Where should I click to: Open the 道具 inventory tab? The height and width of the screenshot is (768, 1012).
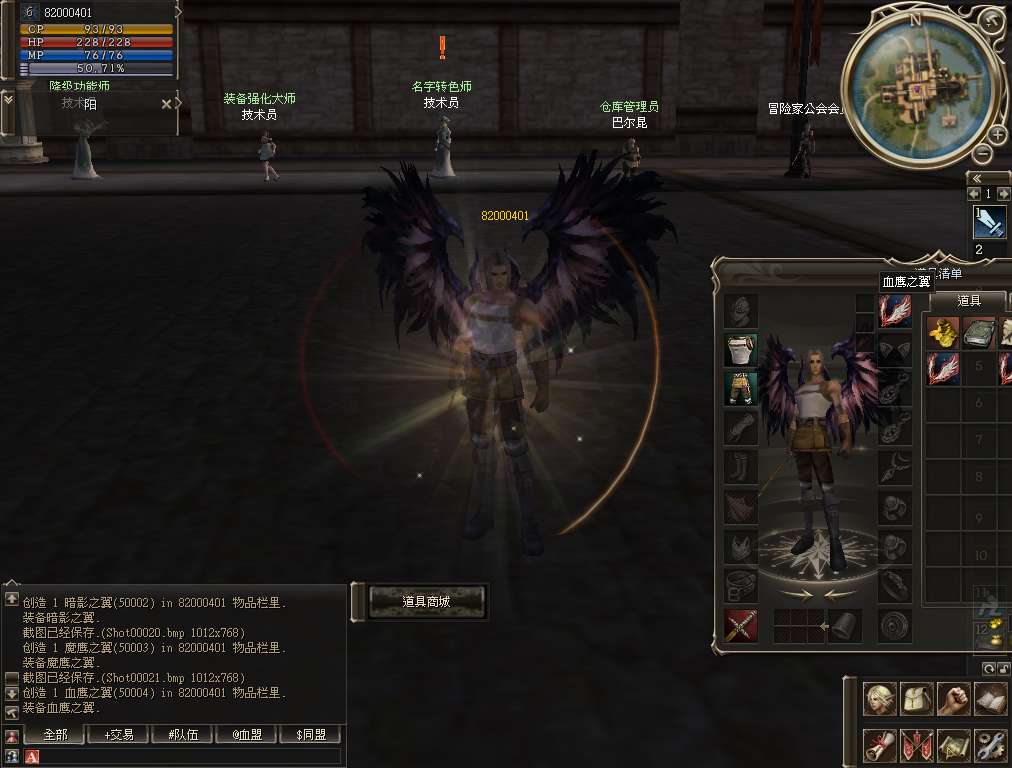969,300
